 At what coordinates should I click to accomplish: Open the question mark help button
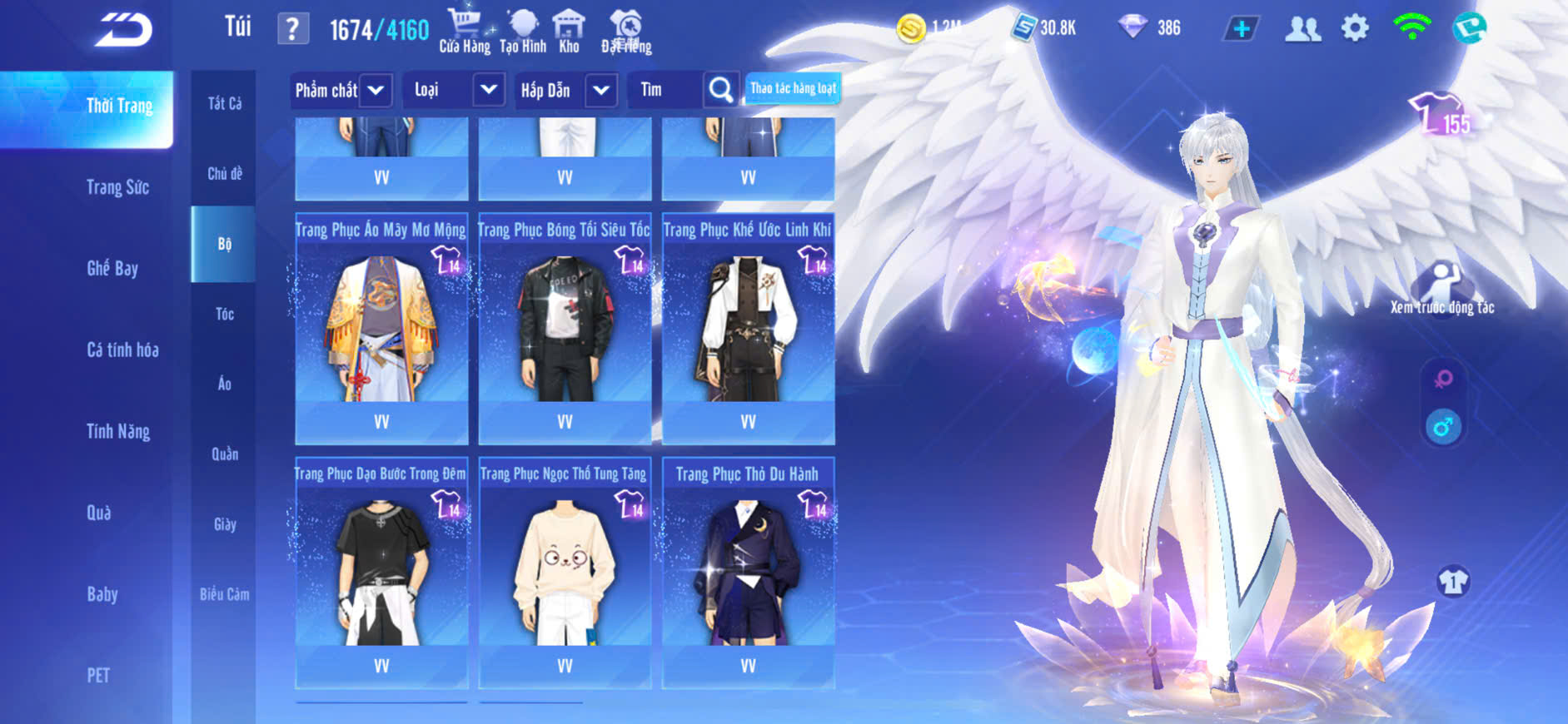coord(292,29)
